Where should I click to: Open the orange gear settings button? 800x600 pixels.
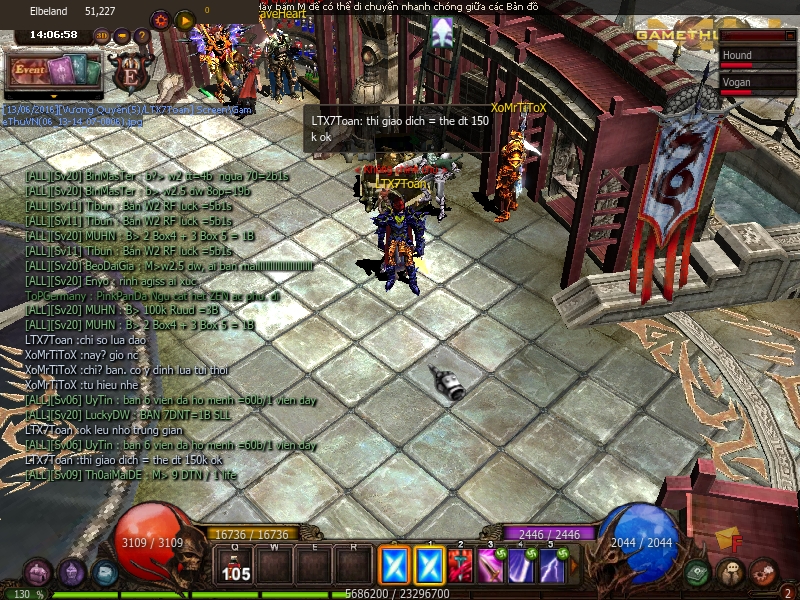point(160,19)
